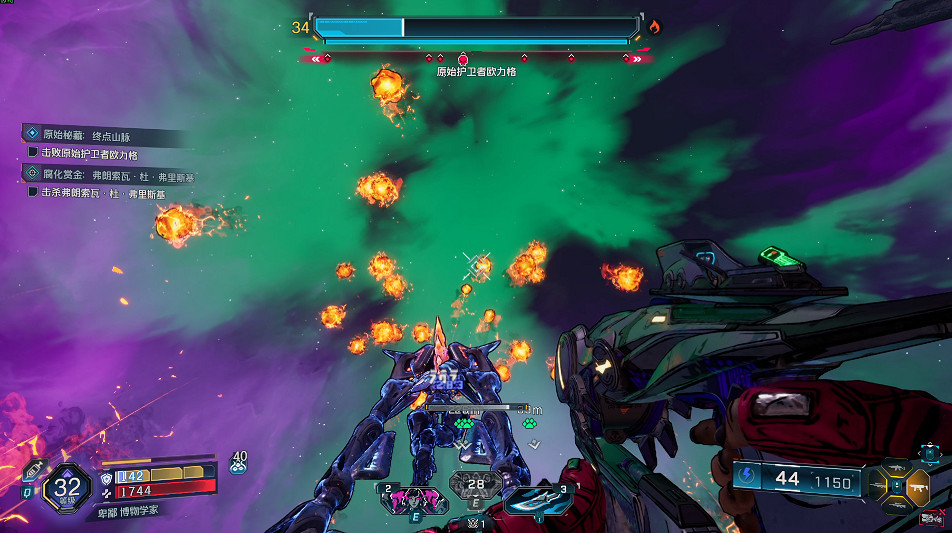Click the blue blade ordnance icon
This screenshot has height=533, width=952.
pos(536,498)
